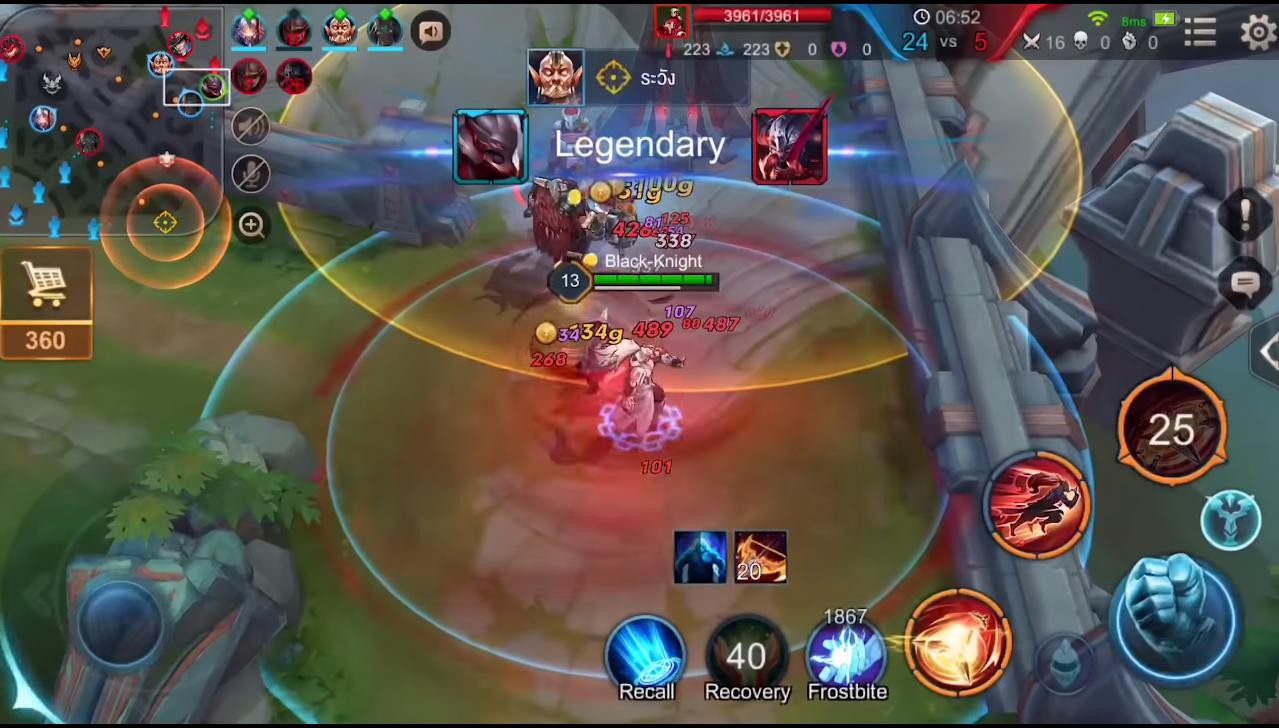Screen dimensions: 1279x728
Task: Tap the magnifier zoom button beside the minimap
Action: click(x=252, y=225)
